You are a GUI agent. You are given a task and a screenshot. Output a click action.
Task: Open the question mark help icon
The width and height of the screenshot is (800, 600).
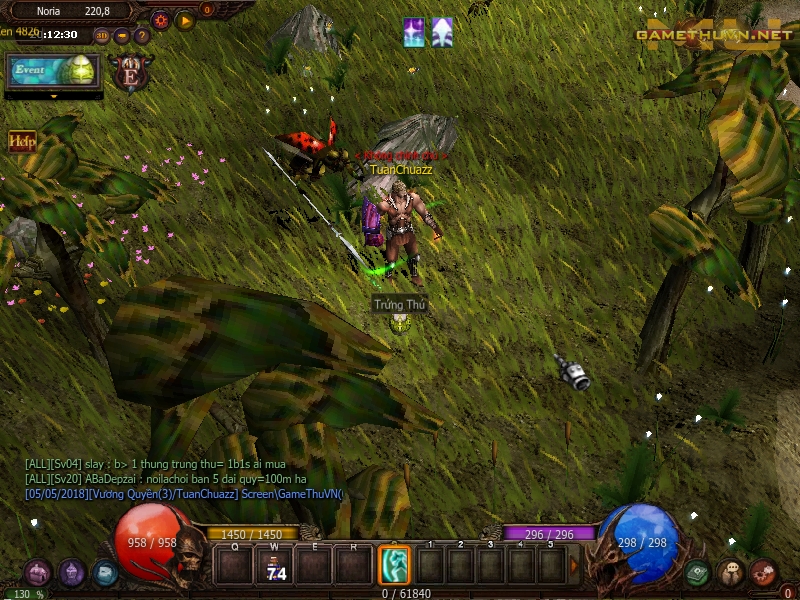(141, 35)
